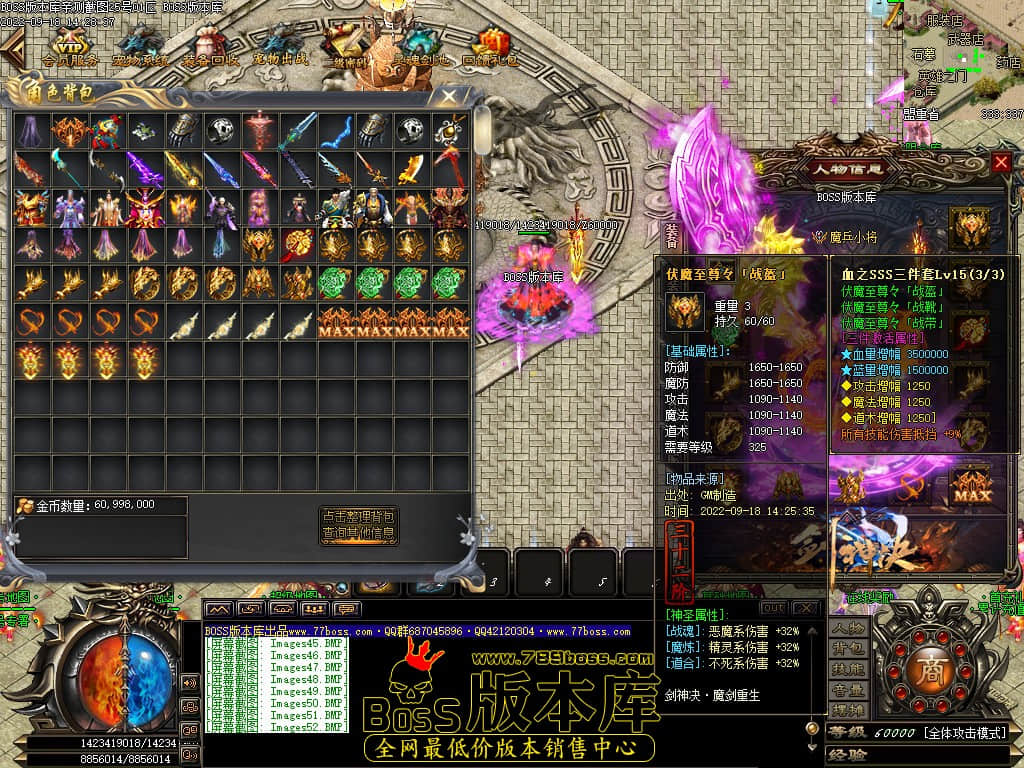The image size is (1024, 768).
Task: Close the 人物信息 character panel
Action: (x=1001, y=162)
